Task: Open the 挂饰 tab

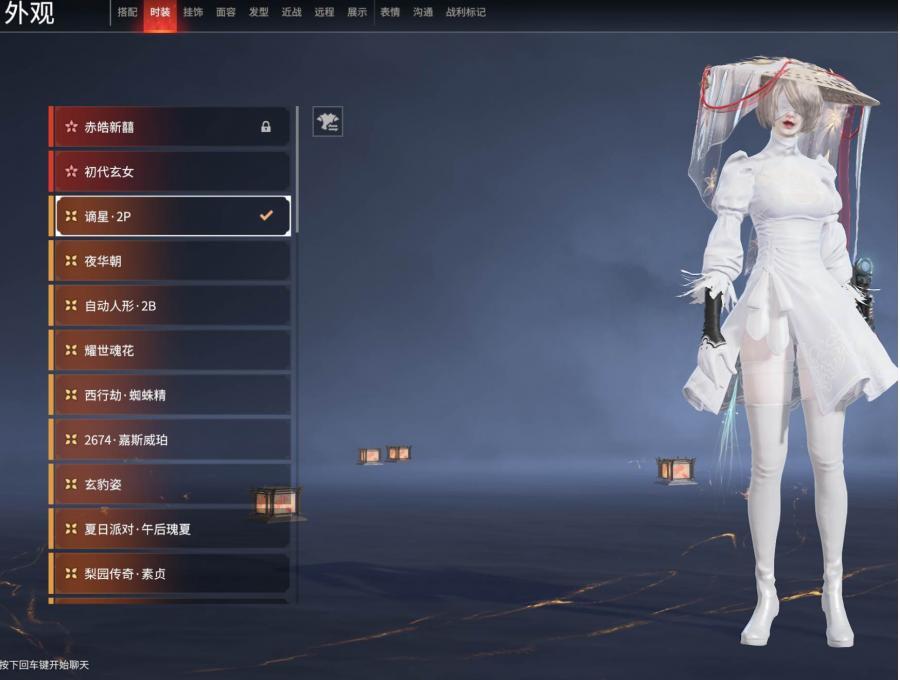Action: point(193,12)
